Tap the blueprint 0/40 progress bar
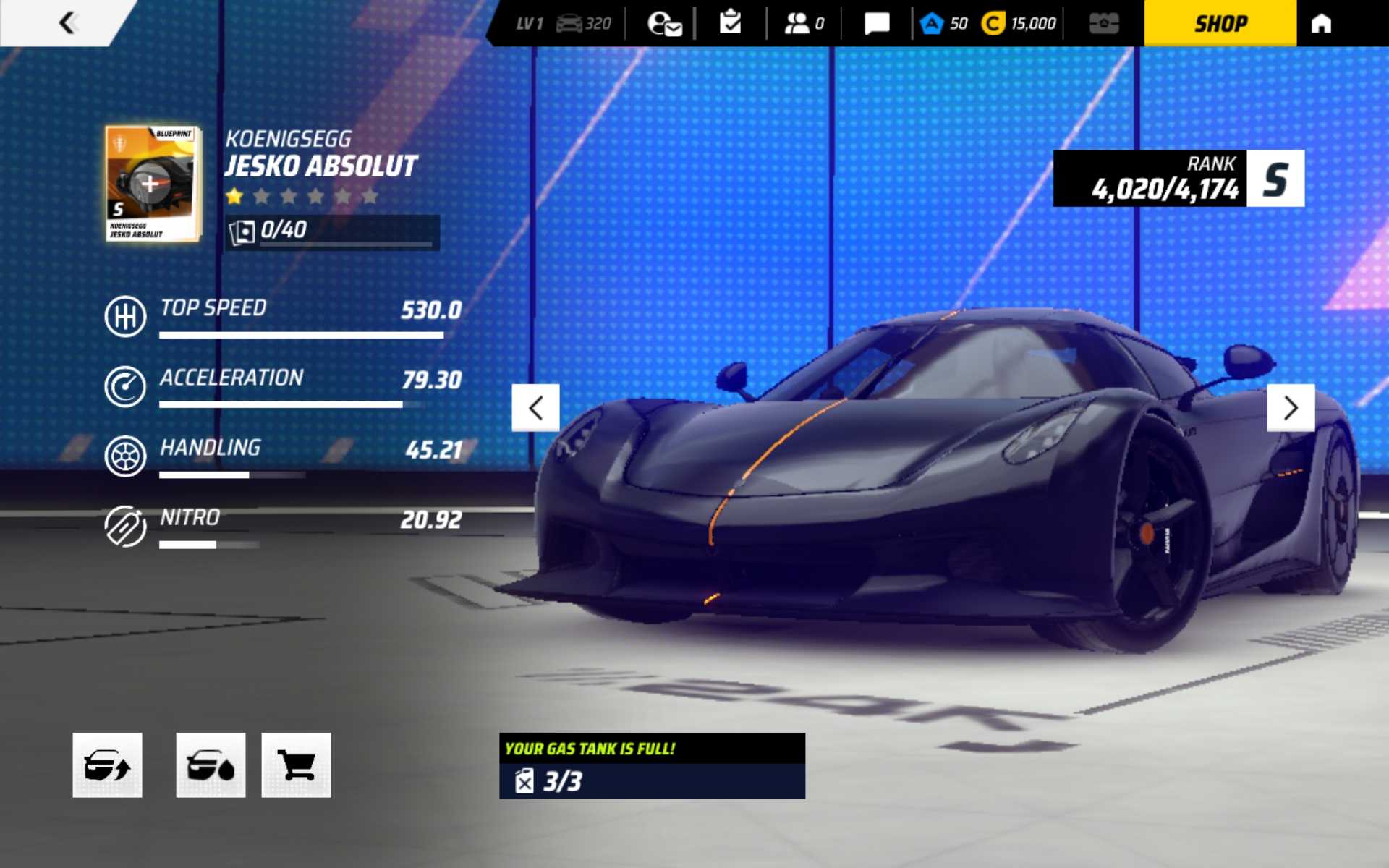1389x868 pixels. pyautogui.click(x=332, y=231)
